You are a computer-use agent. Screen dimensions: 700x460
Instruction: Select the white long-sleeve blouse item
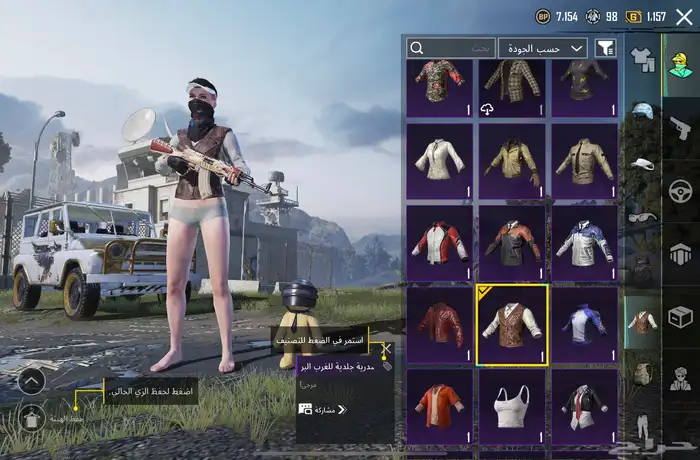pos(440,160)
